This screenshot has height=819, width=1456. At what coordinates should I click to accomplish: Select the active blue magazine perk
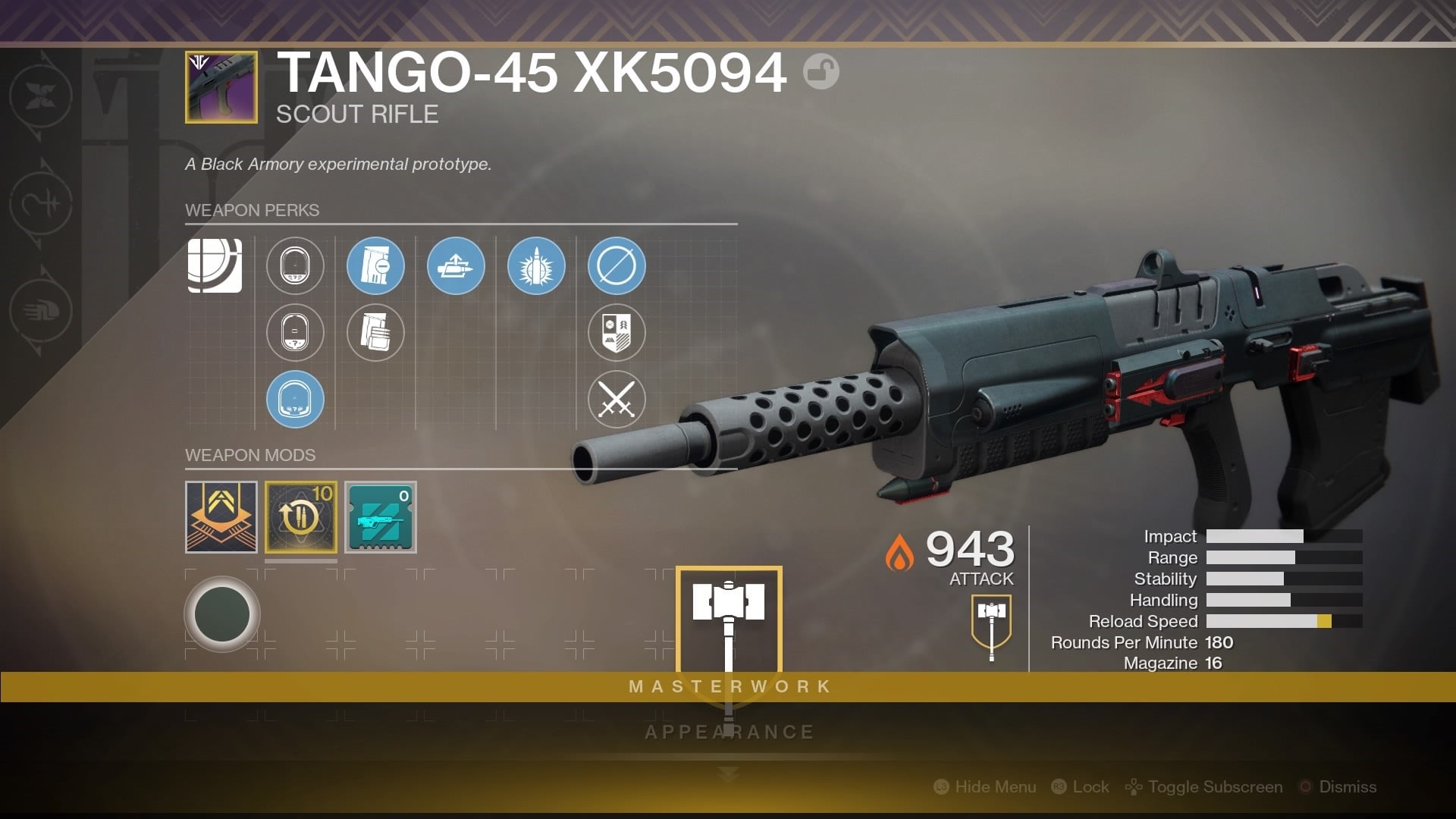point(375,265)
